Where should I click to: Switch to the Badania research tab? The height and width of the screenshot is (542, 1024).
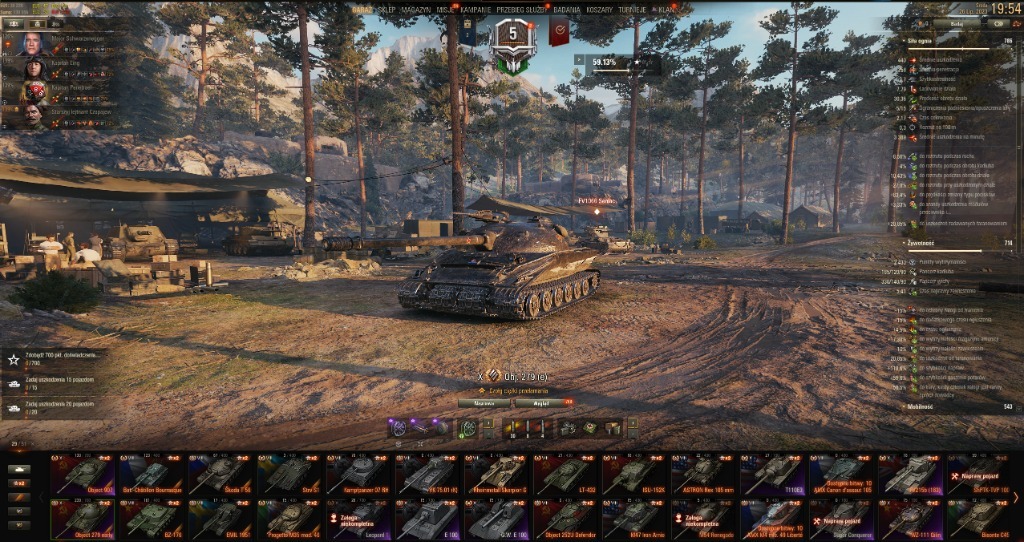click(x=568, y=9)
